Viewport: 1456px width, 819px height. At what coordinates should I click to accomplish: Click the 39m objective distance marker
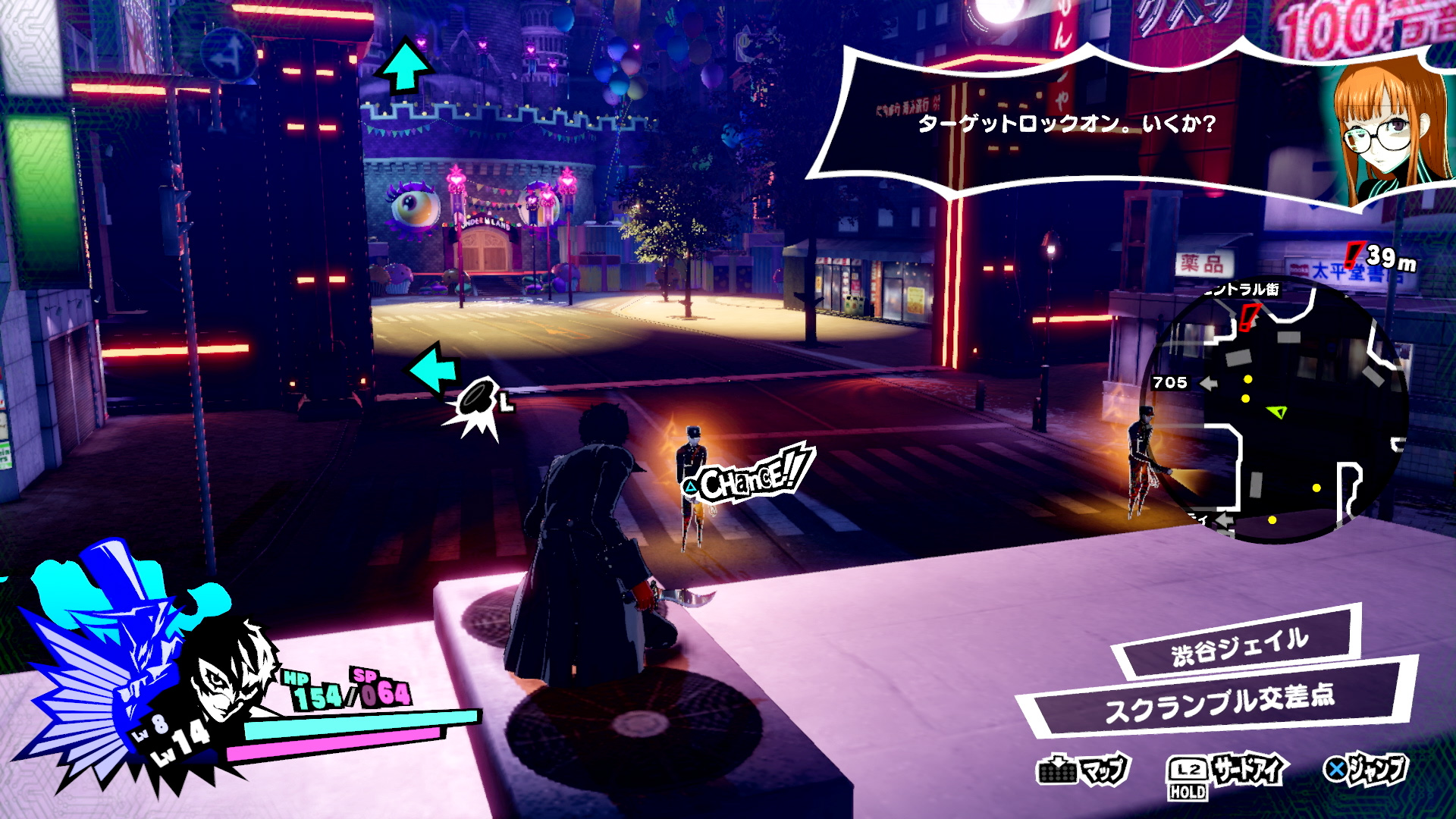pyautogui.click(x=1382, y=258)
